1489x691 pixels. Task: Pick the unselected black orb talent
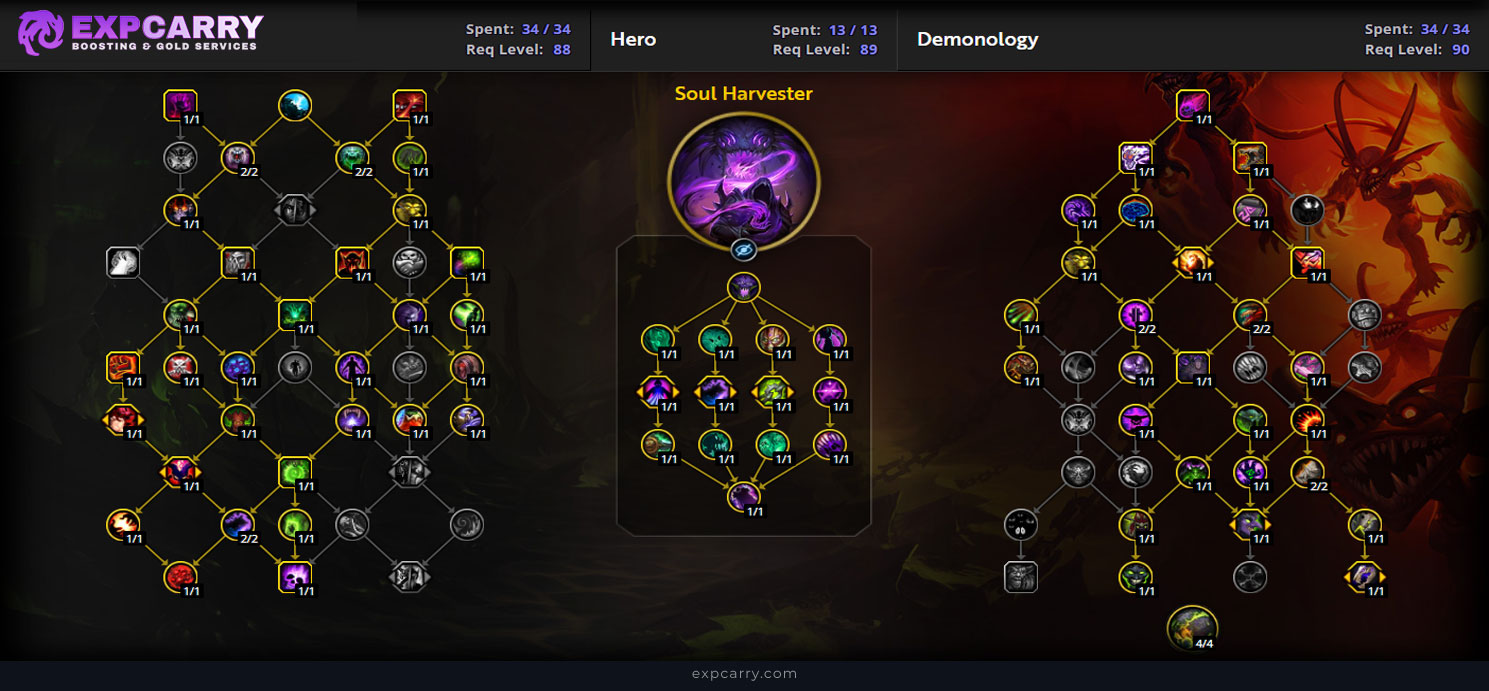point(1307,209)
